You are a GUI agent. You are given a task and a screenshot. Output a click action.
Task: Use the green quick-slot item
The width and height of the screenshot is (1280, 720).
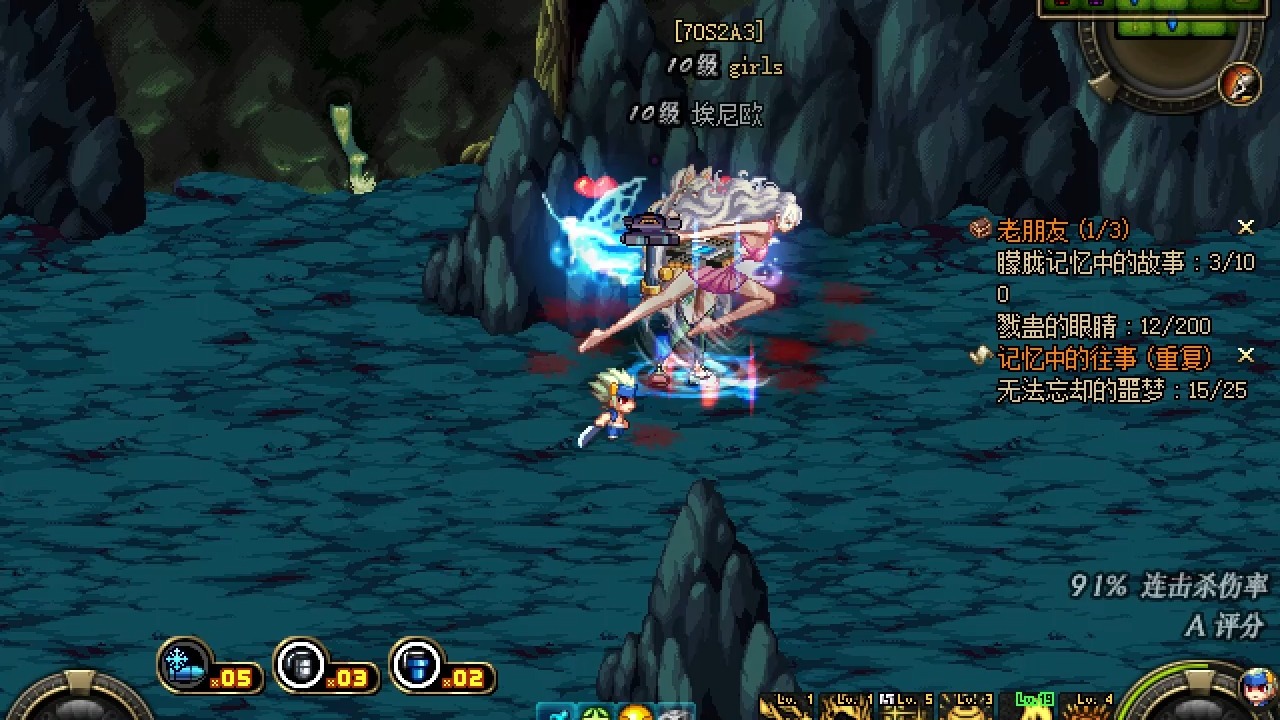point(596,714)
